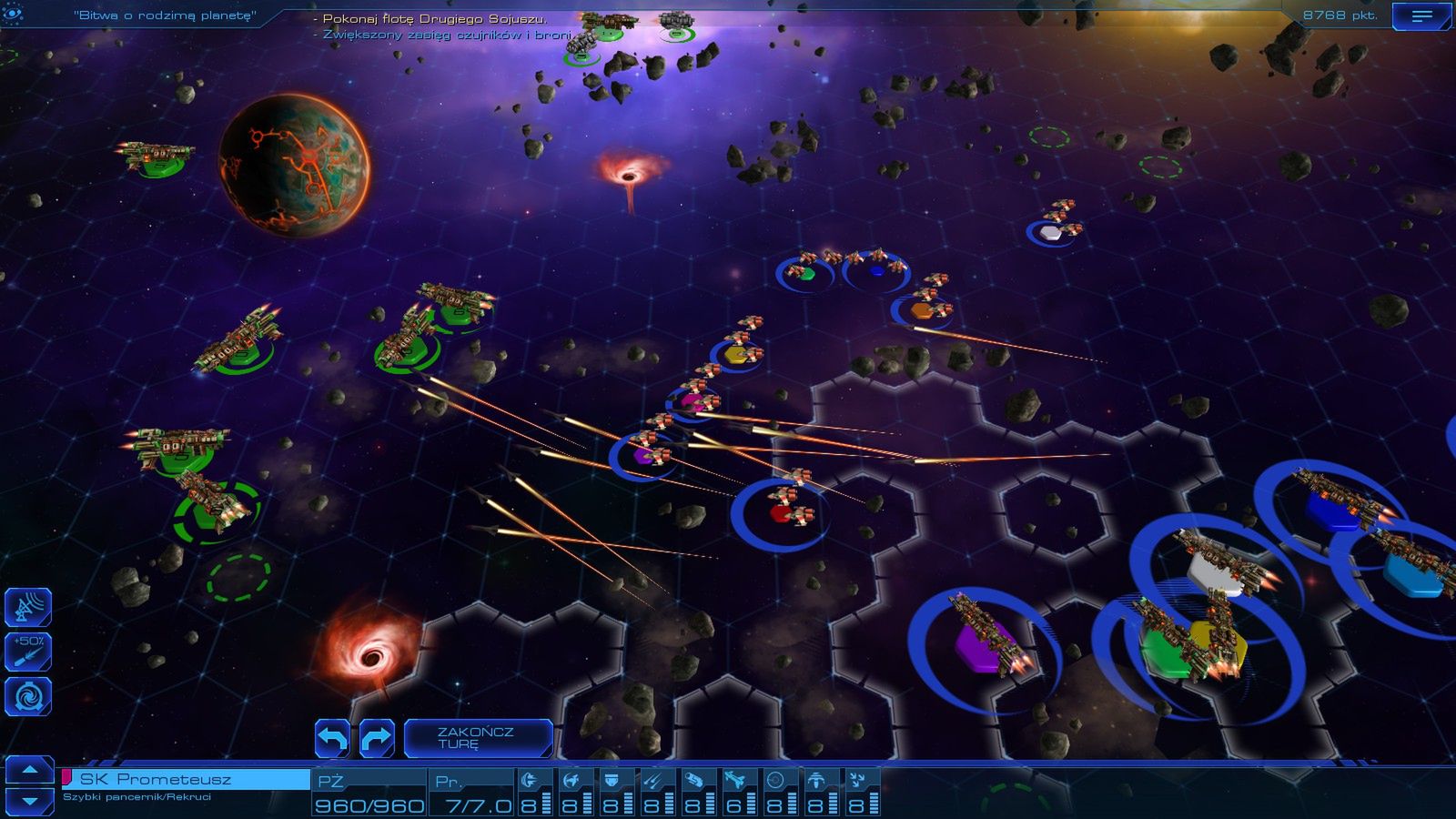Image resolution: width=1456 pixels, height=819 pixels.
Task: Activate the wormhole warp card
Action: (30, 695)
